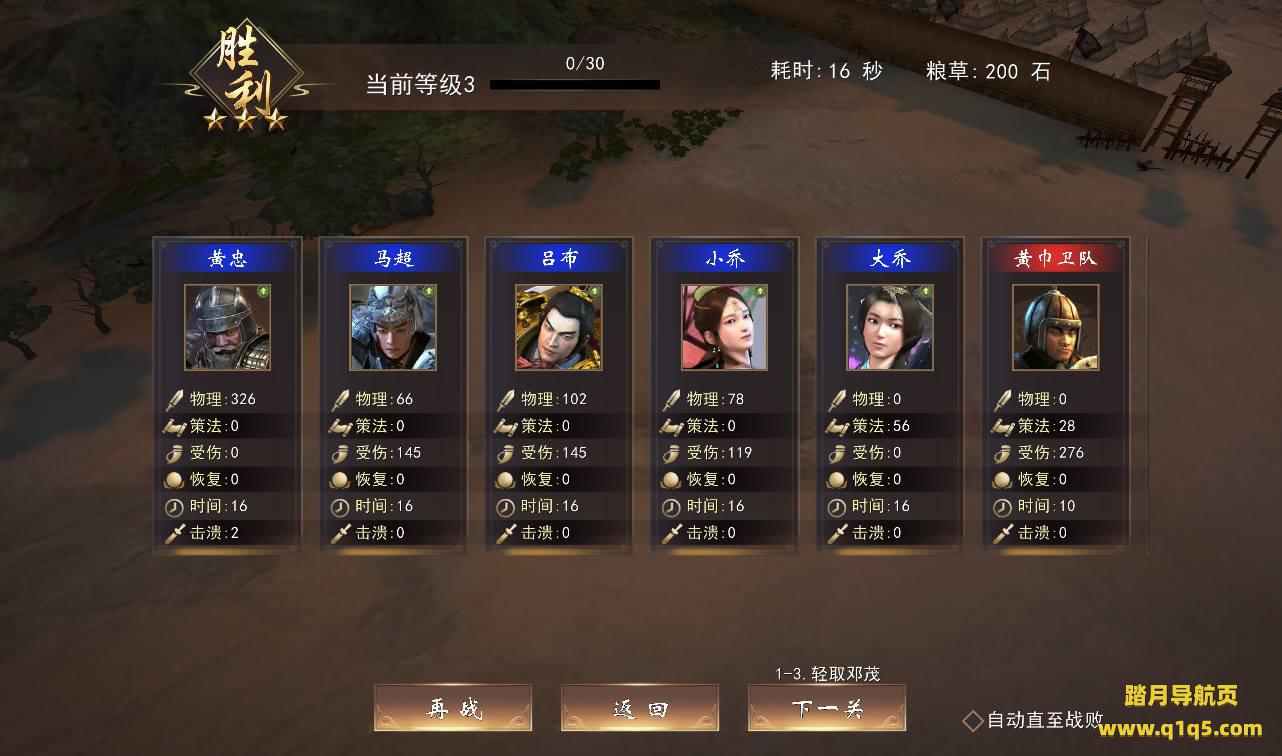This screenshot has height=756, width=1282.
Task: Click the 再战 (fight again) button
Action: click(453, 708)
